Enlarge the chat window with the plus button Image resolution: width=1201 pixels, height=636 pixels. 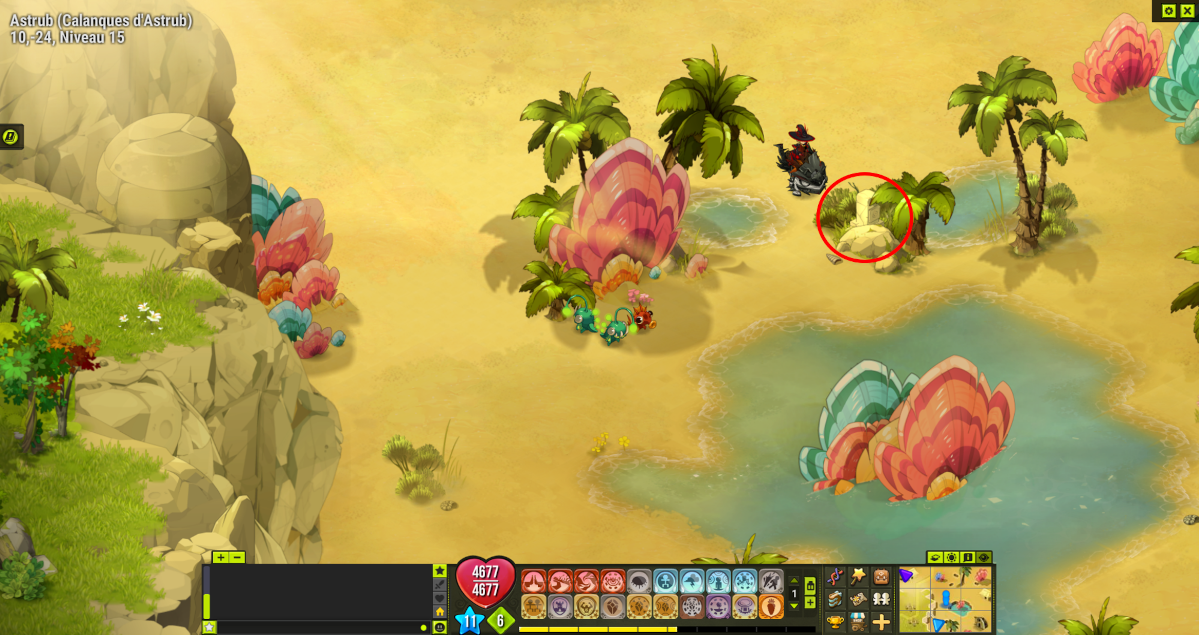click(x=220, y=557)
